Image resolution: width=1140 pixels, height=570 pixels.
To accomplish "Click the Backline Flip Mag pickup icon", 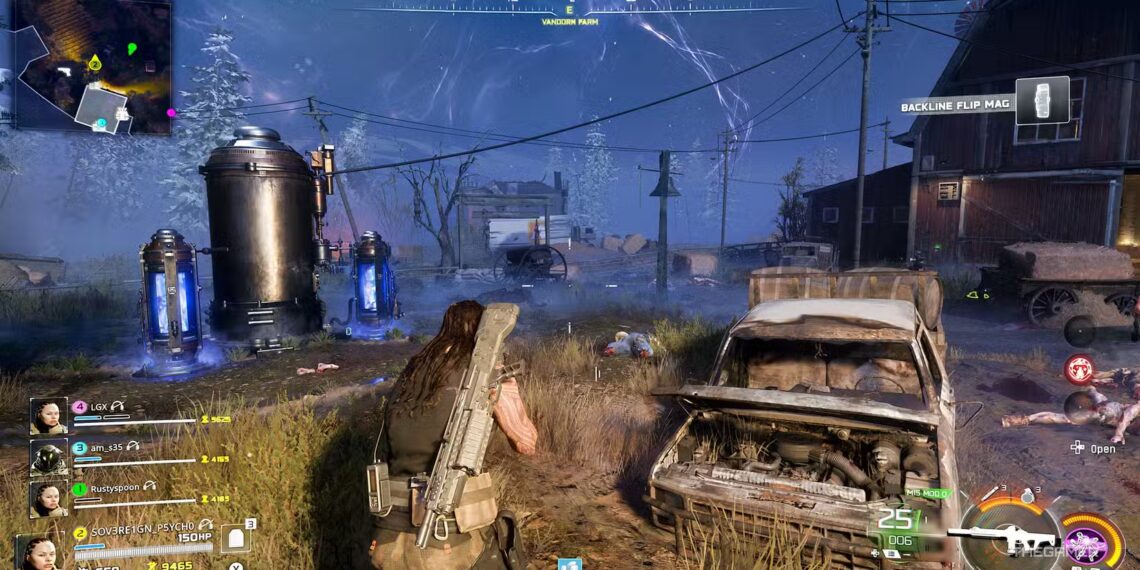I will [x=1041, y=101].
